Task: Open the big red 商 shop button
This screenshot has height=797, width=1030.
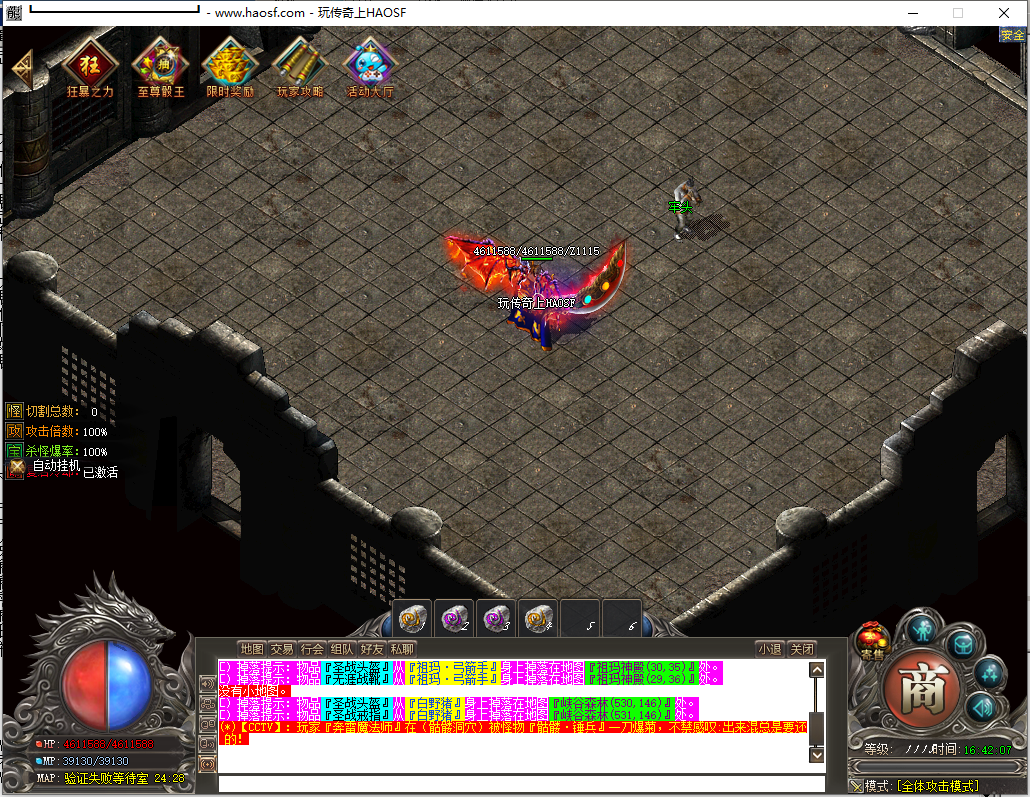Action: point(919,689)
